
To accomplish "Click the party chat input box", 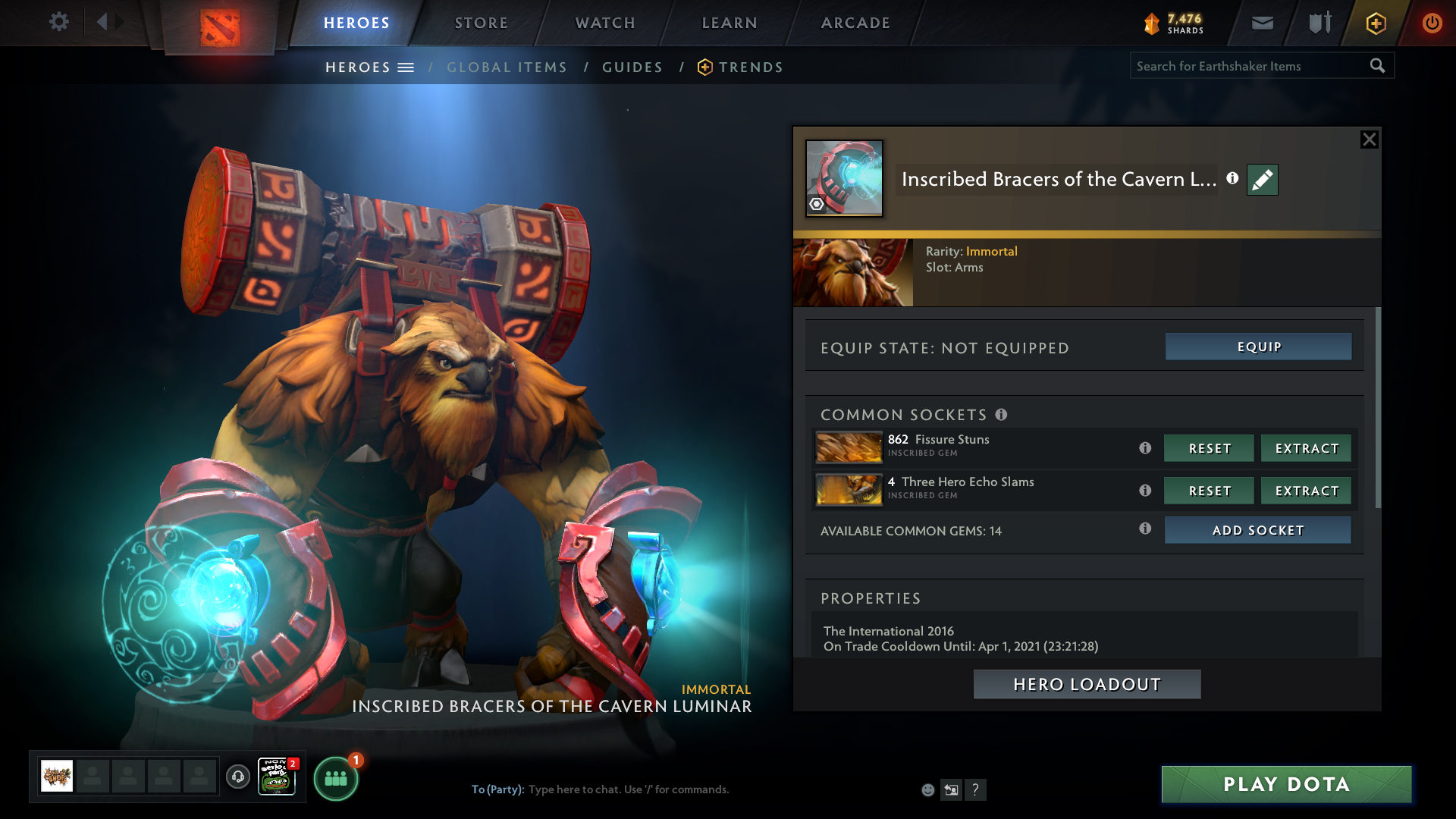I will [682, 789].
